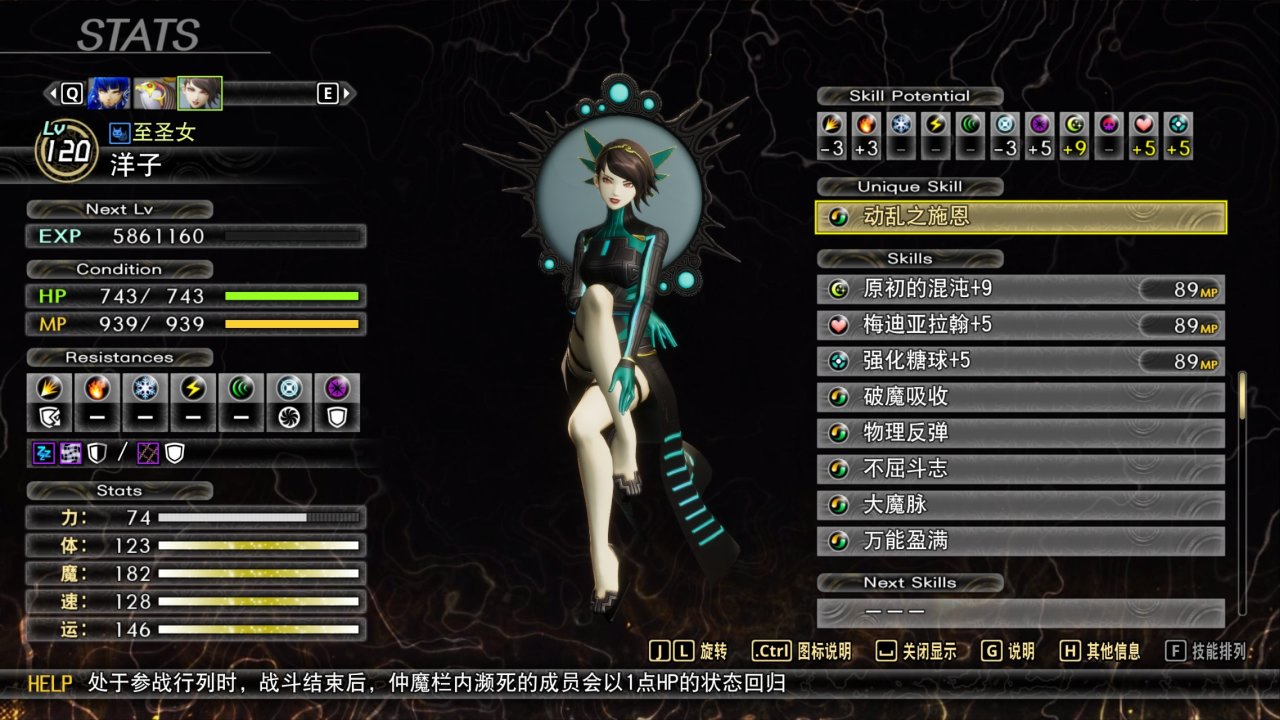Click the skill list scrollbar

(x=1243, y=395)
